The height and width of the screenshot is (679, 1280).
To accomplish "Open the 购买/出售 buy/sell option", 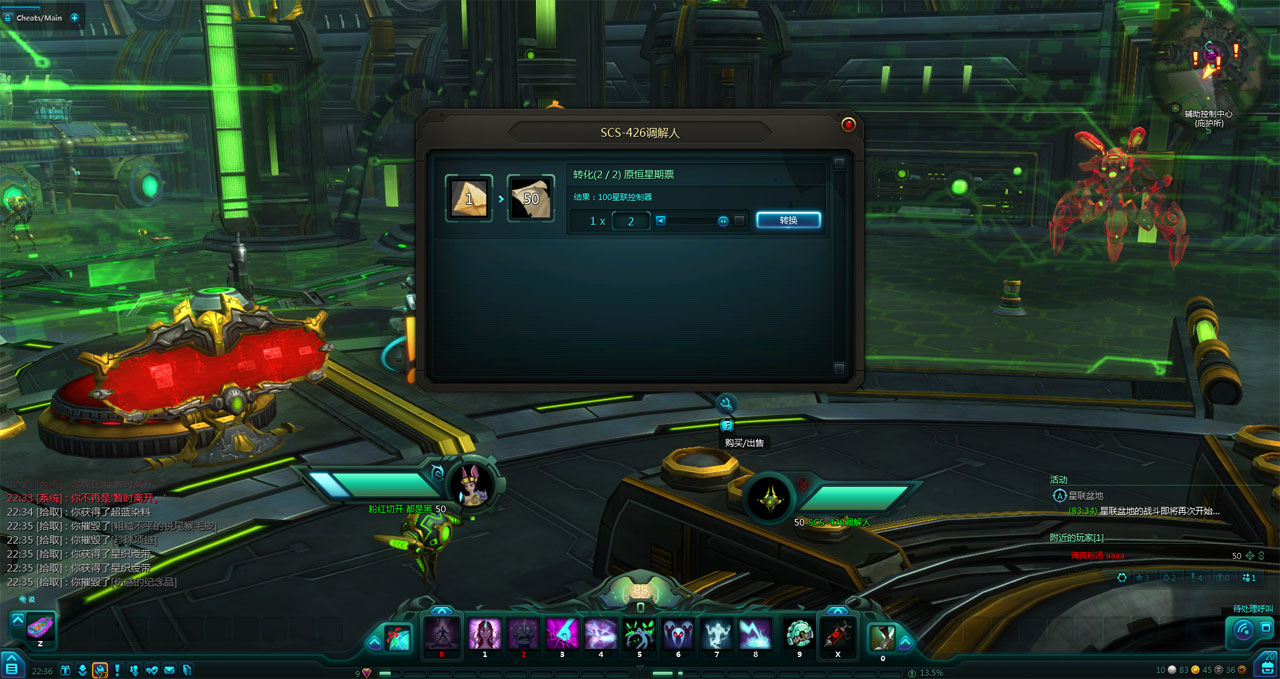I will [727, 426].
